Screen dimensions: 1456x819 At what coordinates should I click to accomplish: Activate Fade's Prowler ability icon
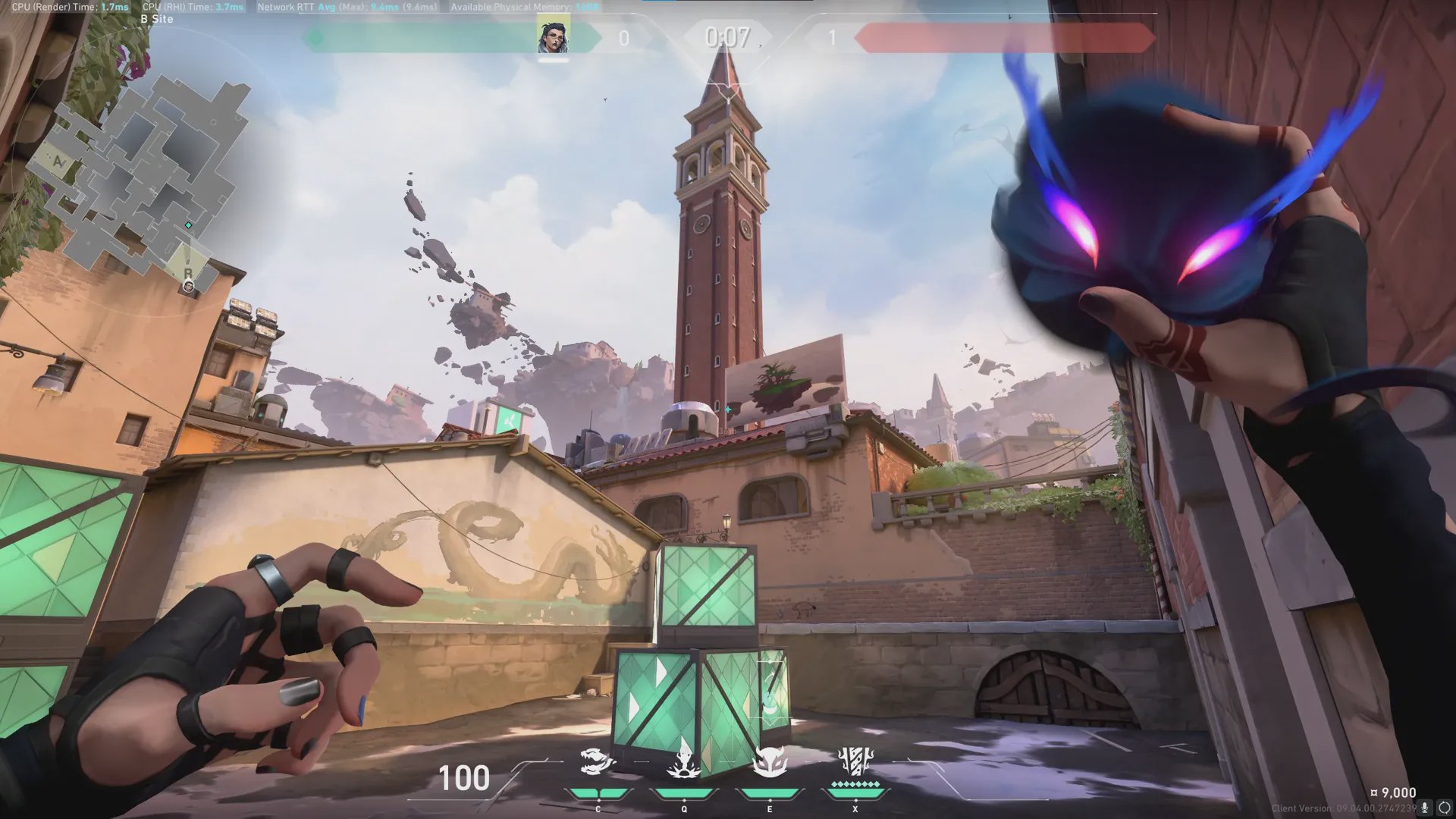click(597, 763)
